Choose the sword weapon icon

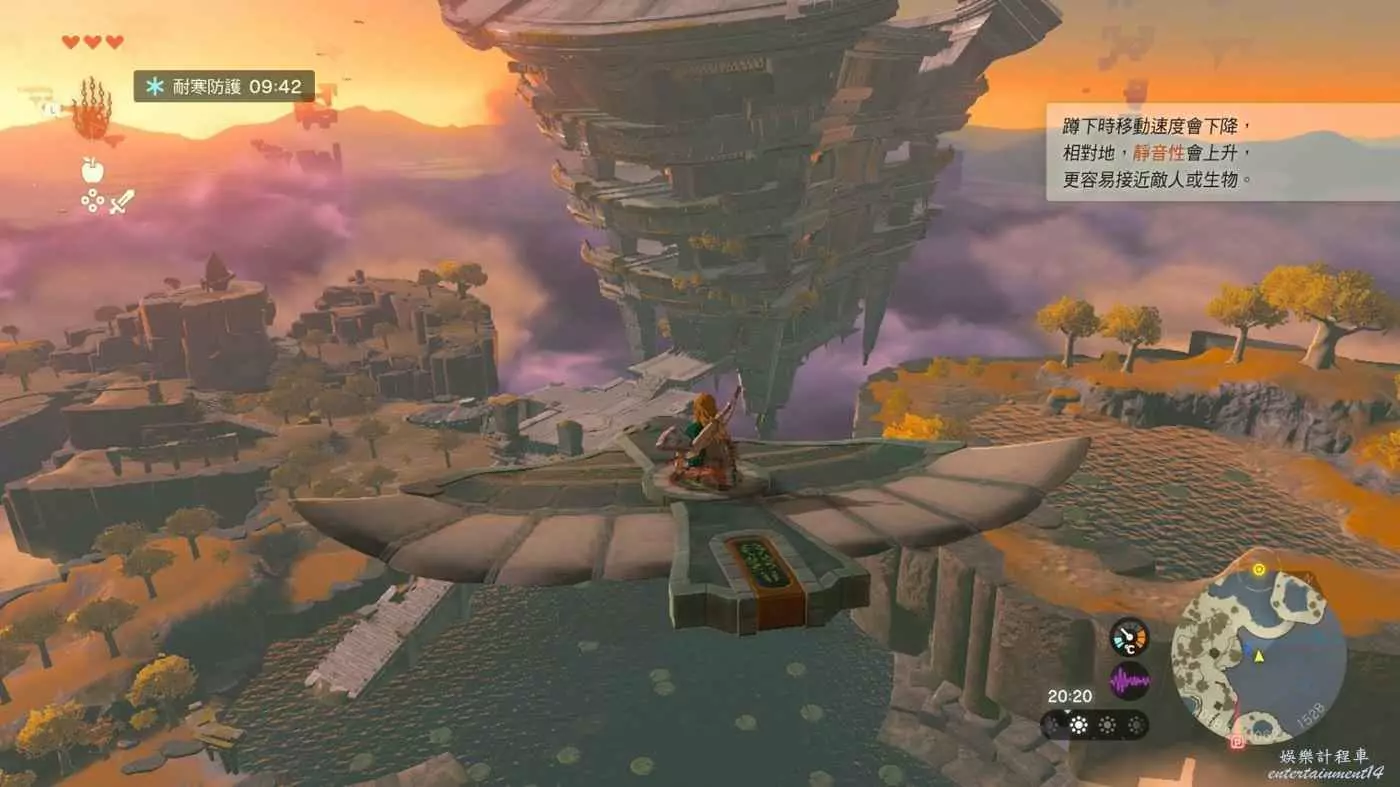point(121,201)
